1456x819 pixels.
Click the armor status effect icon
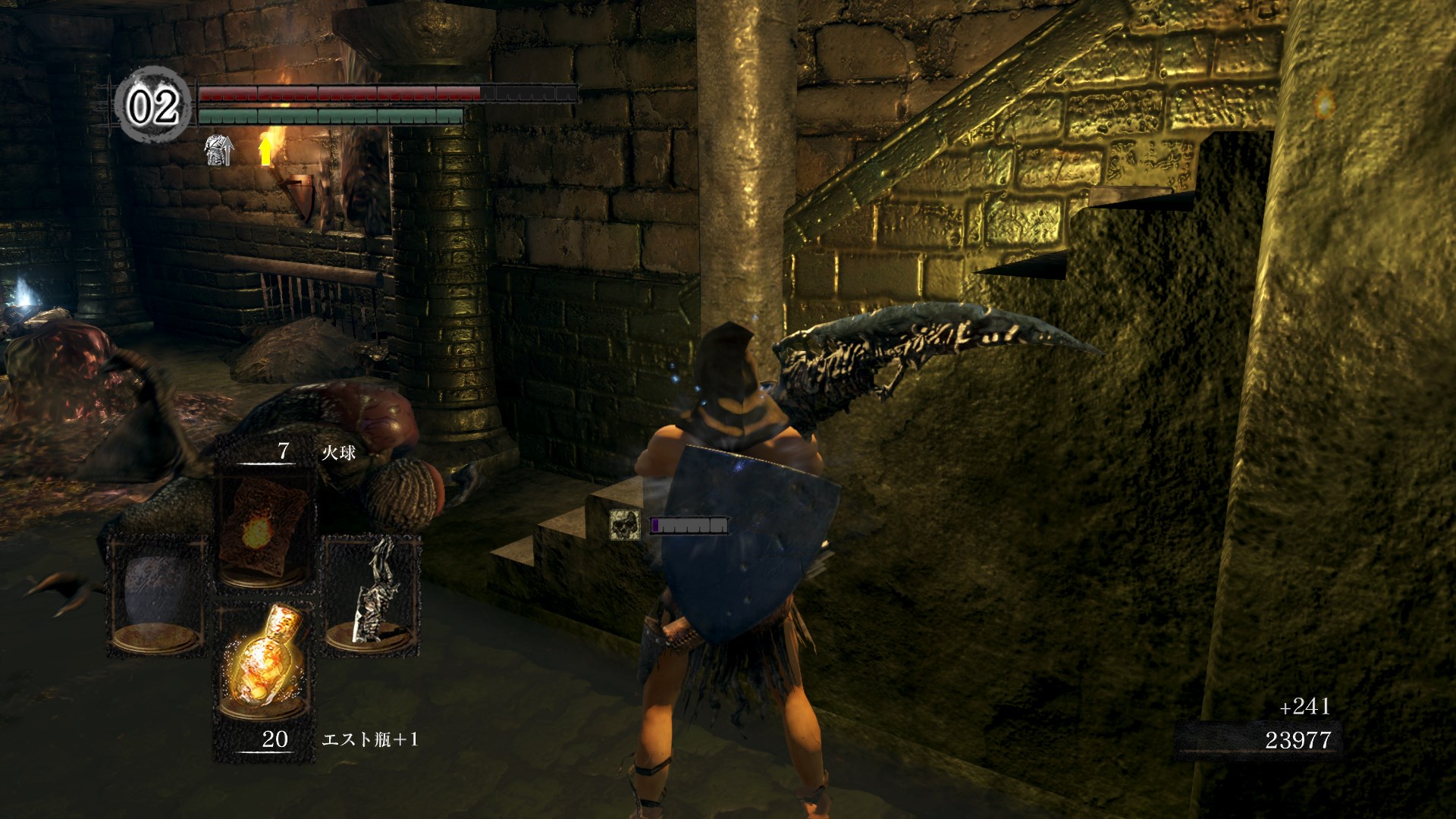click(x=218, y=150)
